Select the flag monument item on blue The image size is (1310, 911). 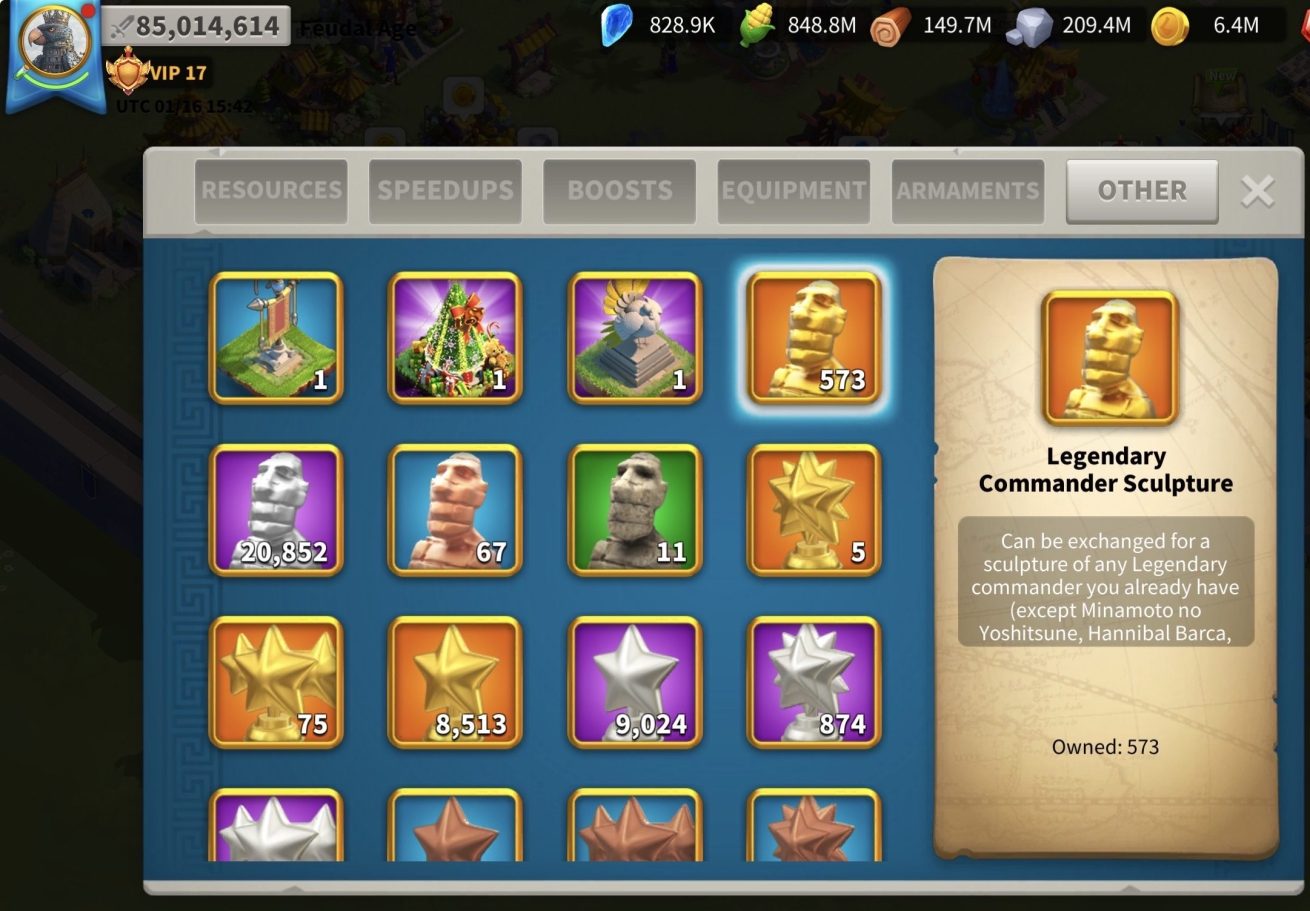click(276, 338)
